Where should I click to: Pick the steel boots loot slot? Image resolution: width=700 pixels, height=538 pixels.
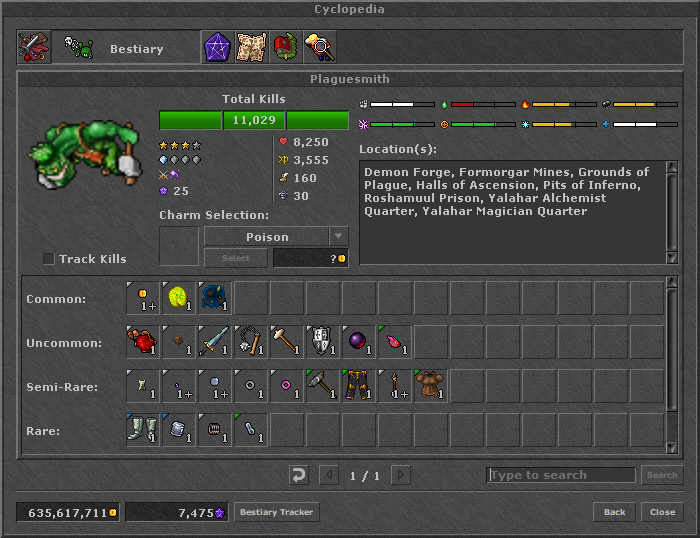144,431
